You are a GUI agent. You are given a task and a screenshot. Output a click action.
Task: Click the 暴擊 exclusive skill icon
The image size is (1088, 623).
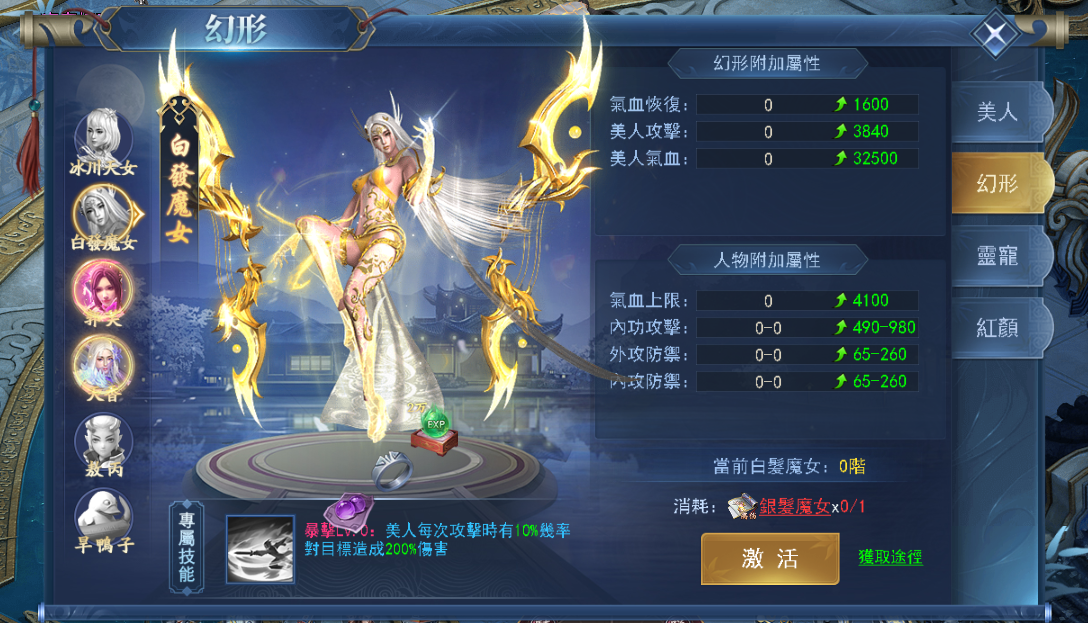tap(259, 549)
